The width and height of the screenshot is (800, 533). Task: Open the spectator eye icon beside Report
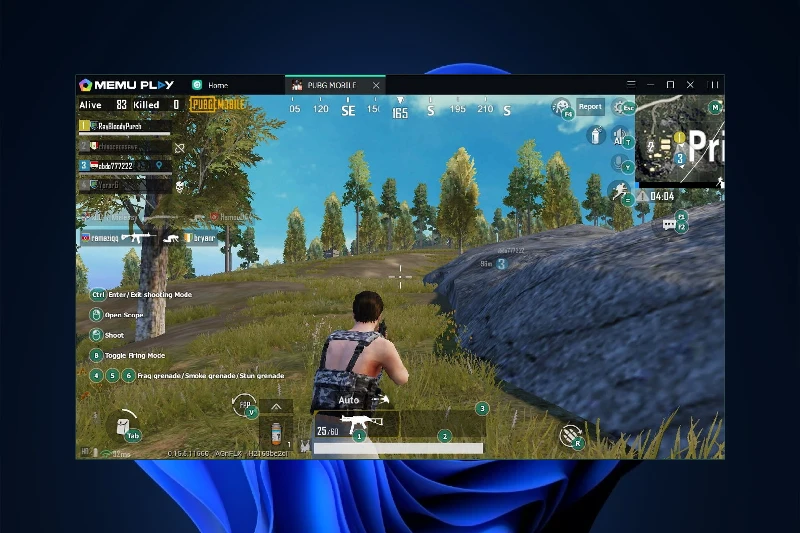(561, 106)
